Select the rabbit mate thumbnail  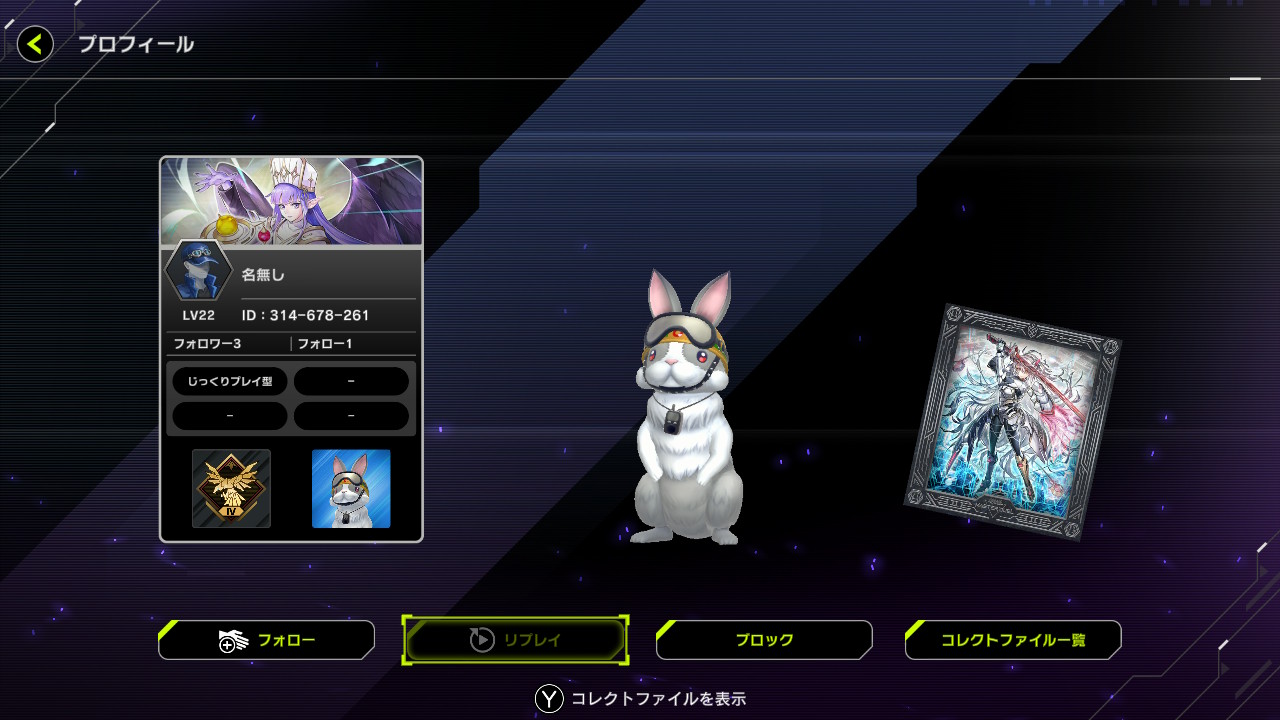[x=351, y=488]
